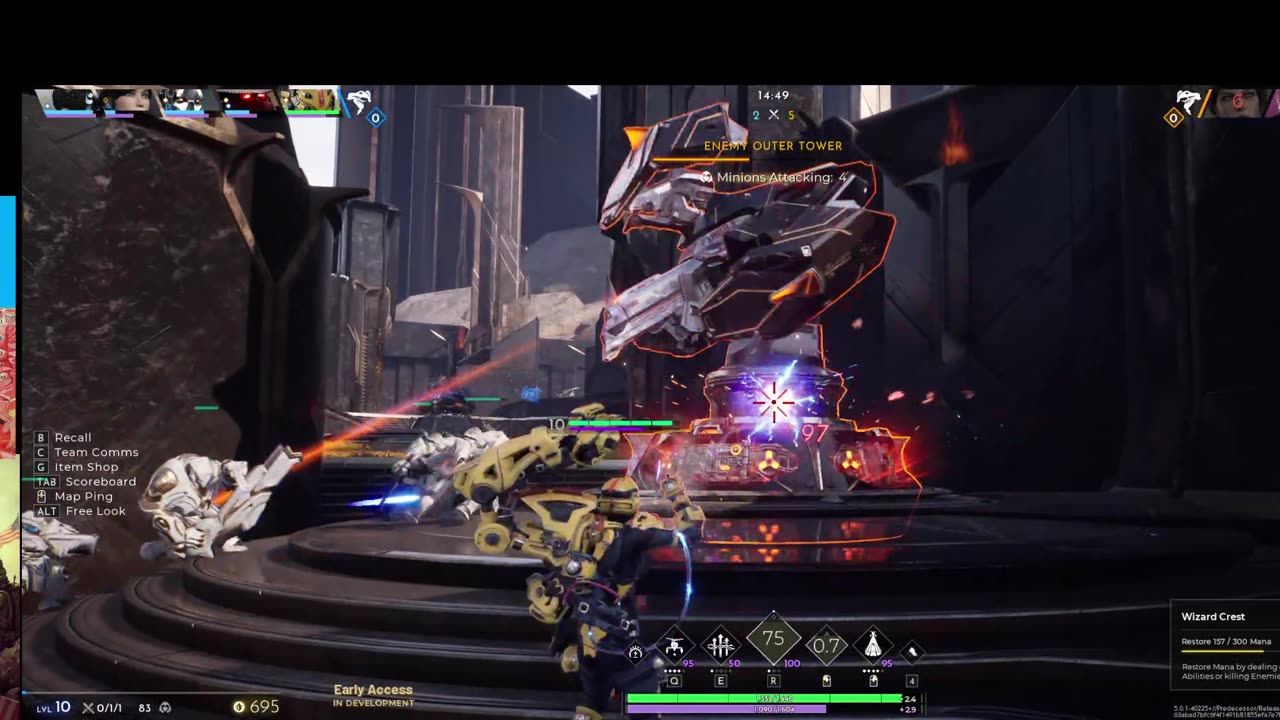Choose the white robot ally portrait
The width and height of the screenshot is (1280, 720).
tap(185, 100)
